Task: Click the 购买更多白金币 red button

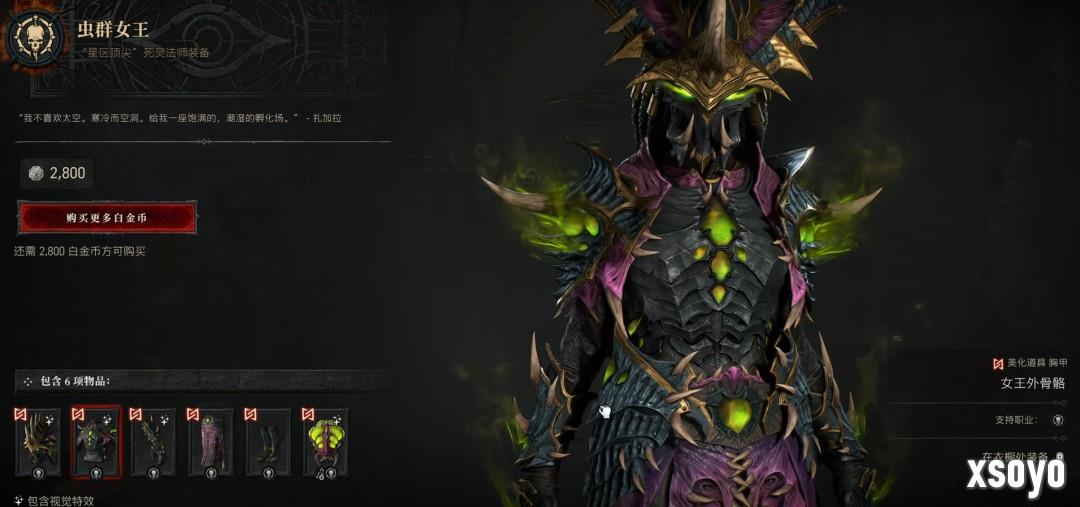Action: (x=107, y=217)
